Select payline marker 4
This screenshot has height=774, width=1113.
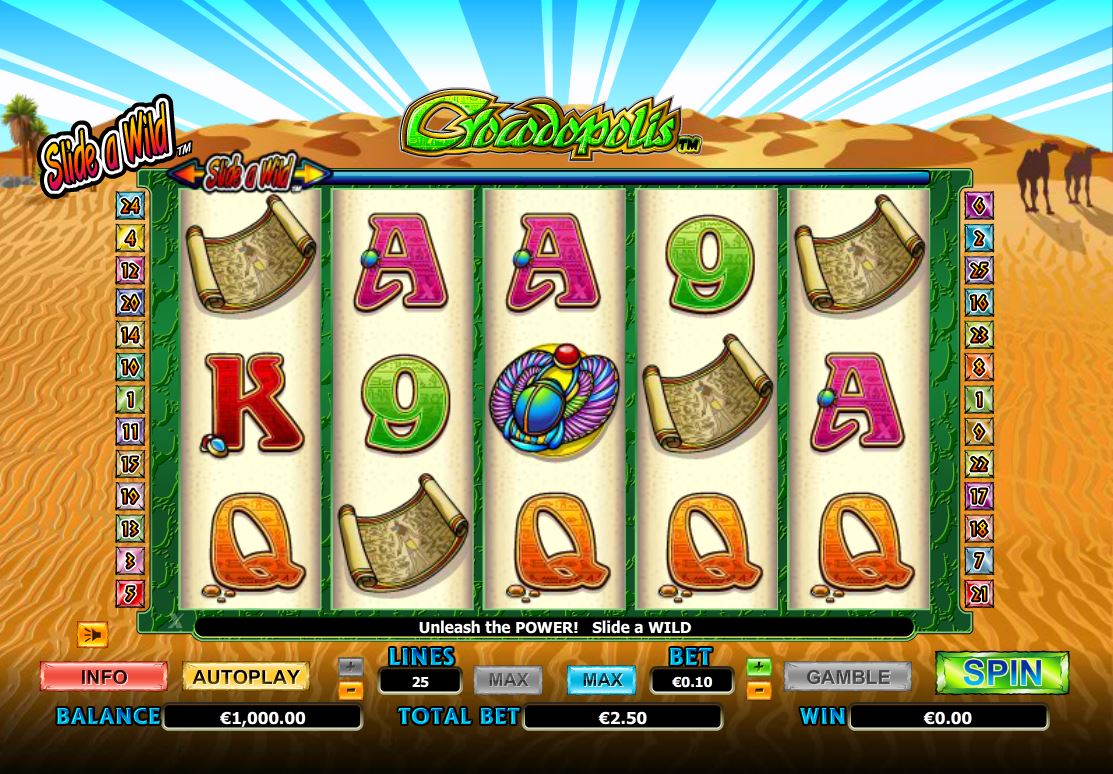[130, 238]
